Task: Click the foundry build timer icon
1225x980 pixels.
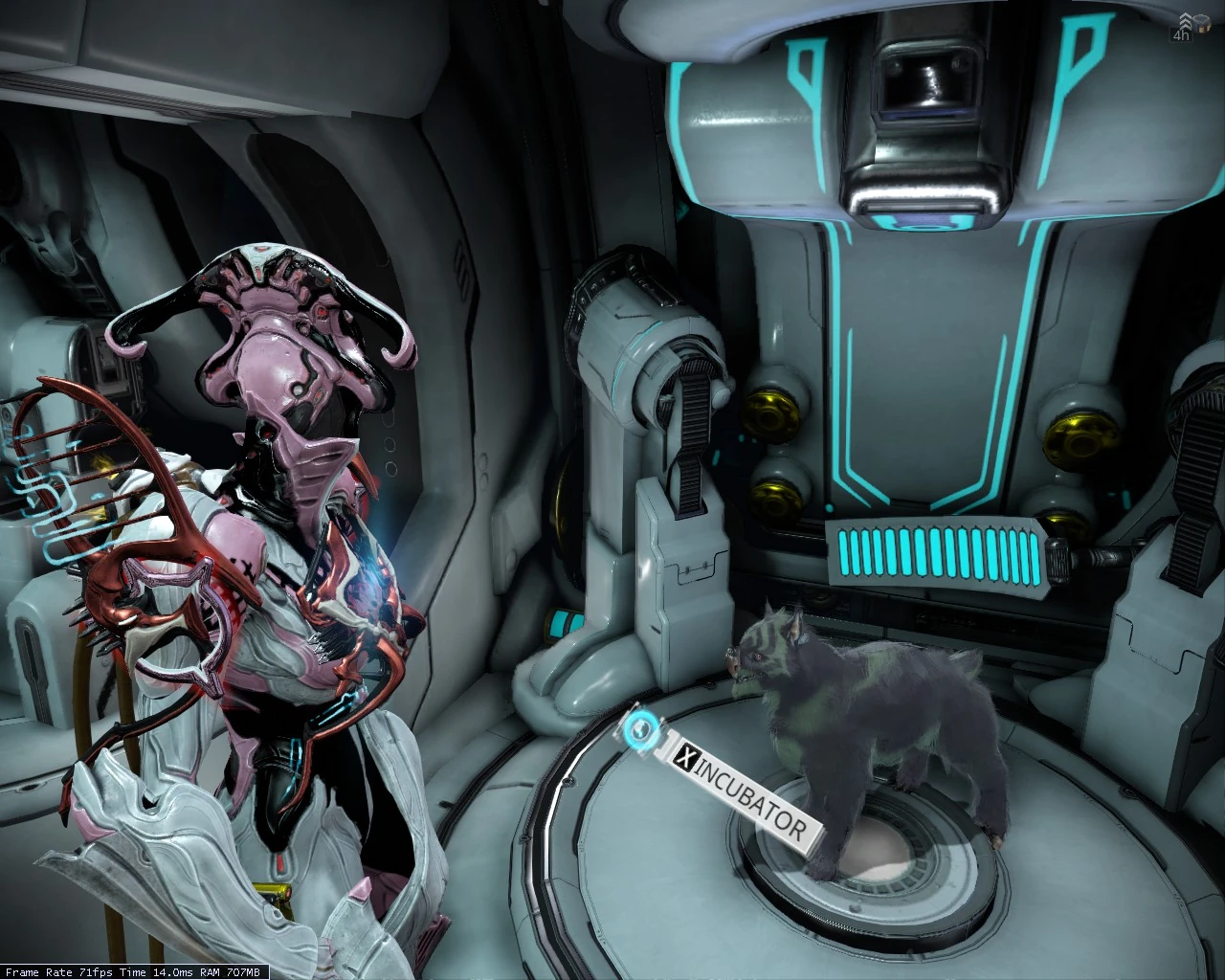Action: 1186,29
